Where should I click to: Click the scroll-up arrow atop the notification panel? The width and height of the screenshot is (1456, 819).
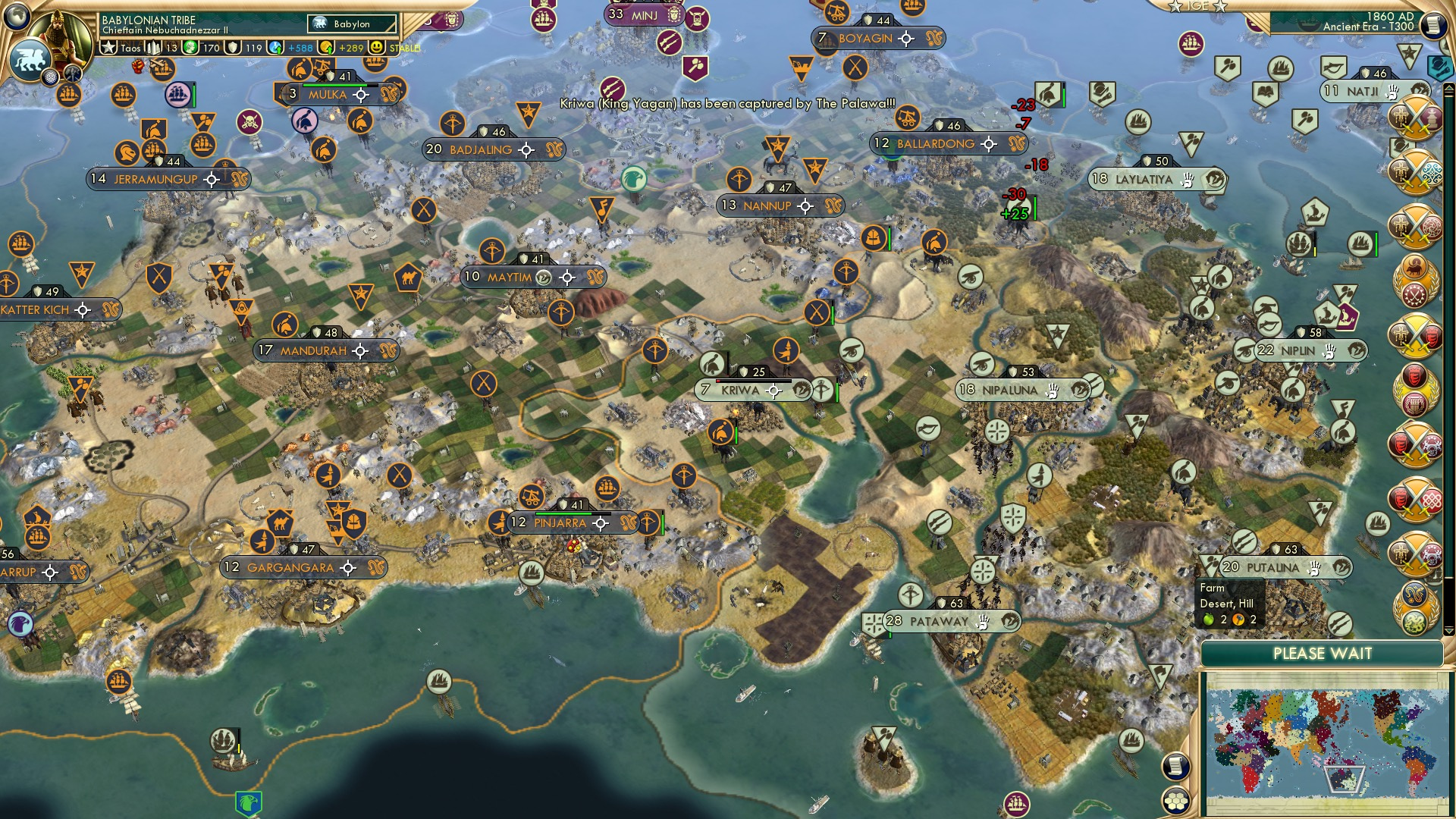pos(1448,89)
